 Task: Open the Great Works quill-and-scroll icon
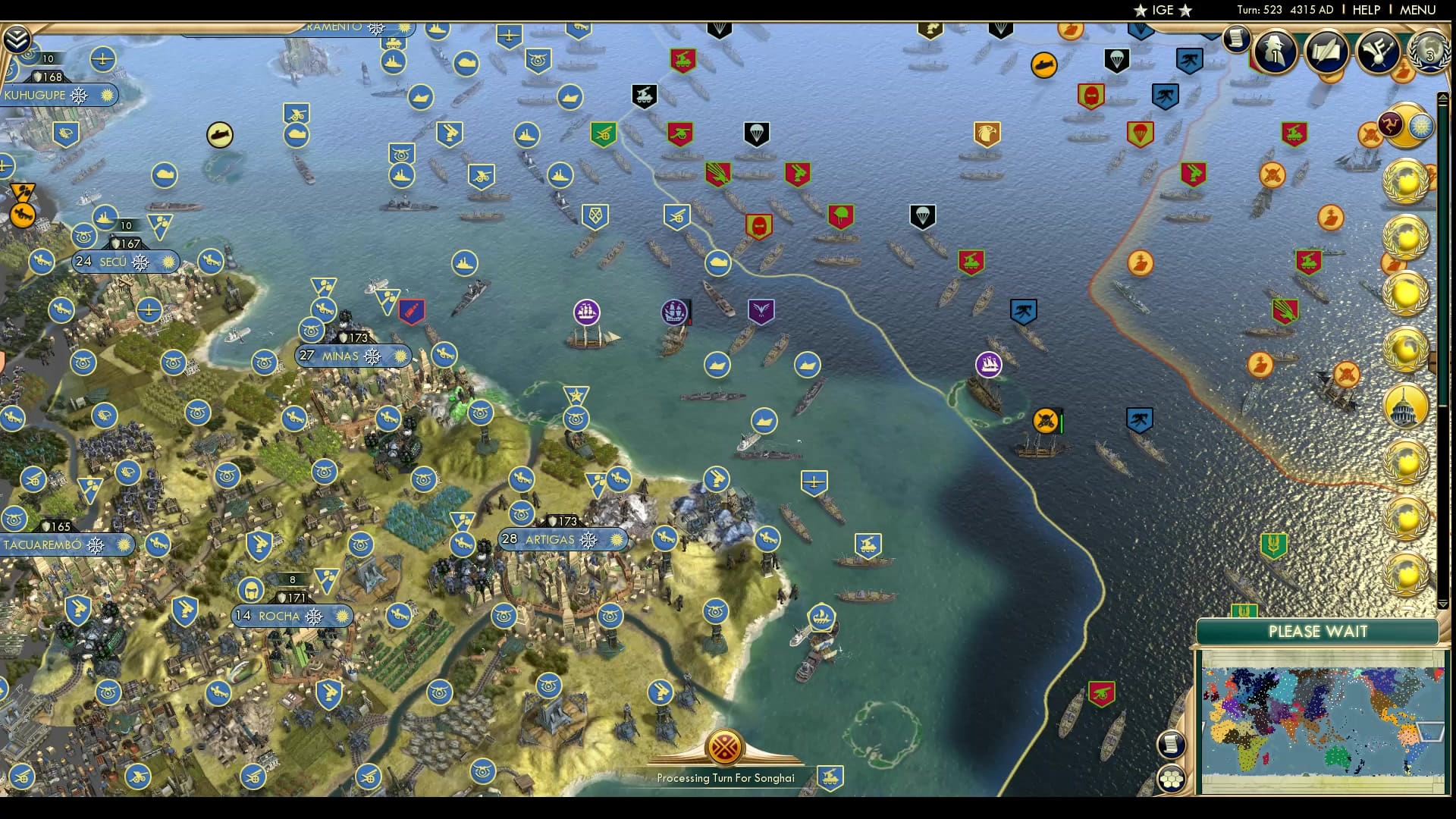1327,53
